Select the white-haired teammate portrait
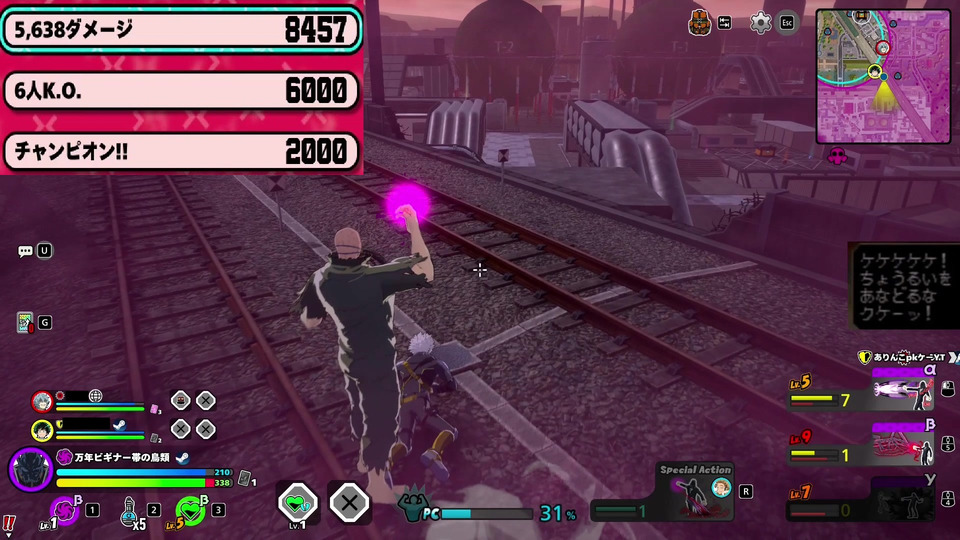This screenshot has width=960, height=540. [42, 401]
